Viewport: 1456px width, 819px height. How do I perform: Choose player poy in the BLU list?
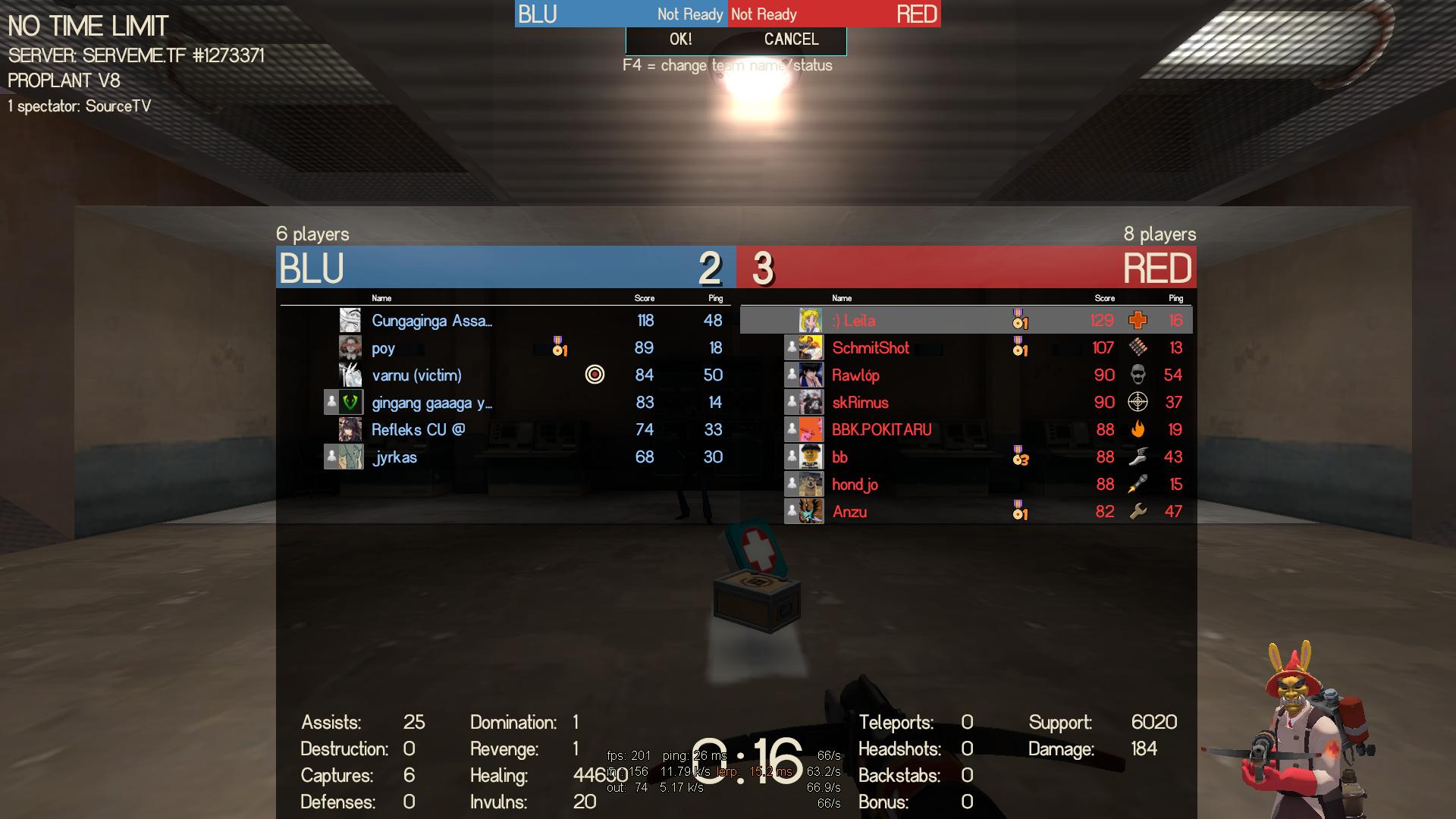[x=384, y=348]
